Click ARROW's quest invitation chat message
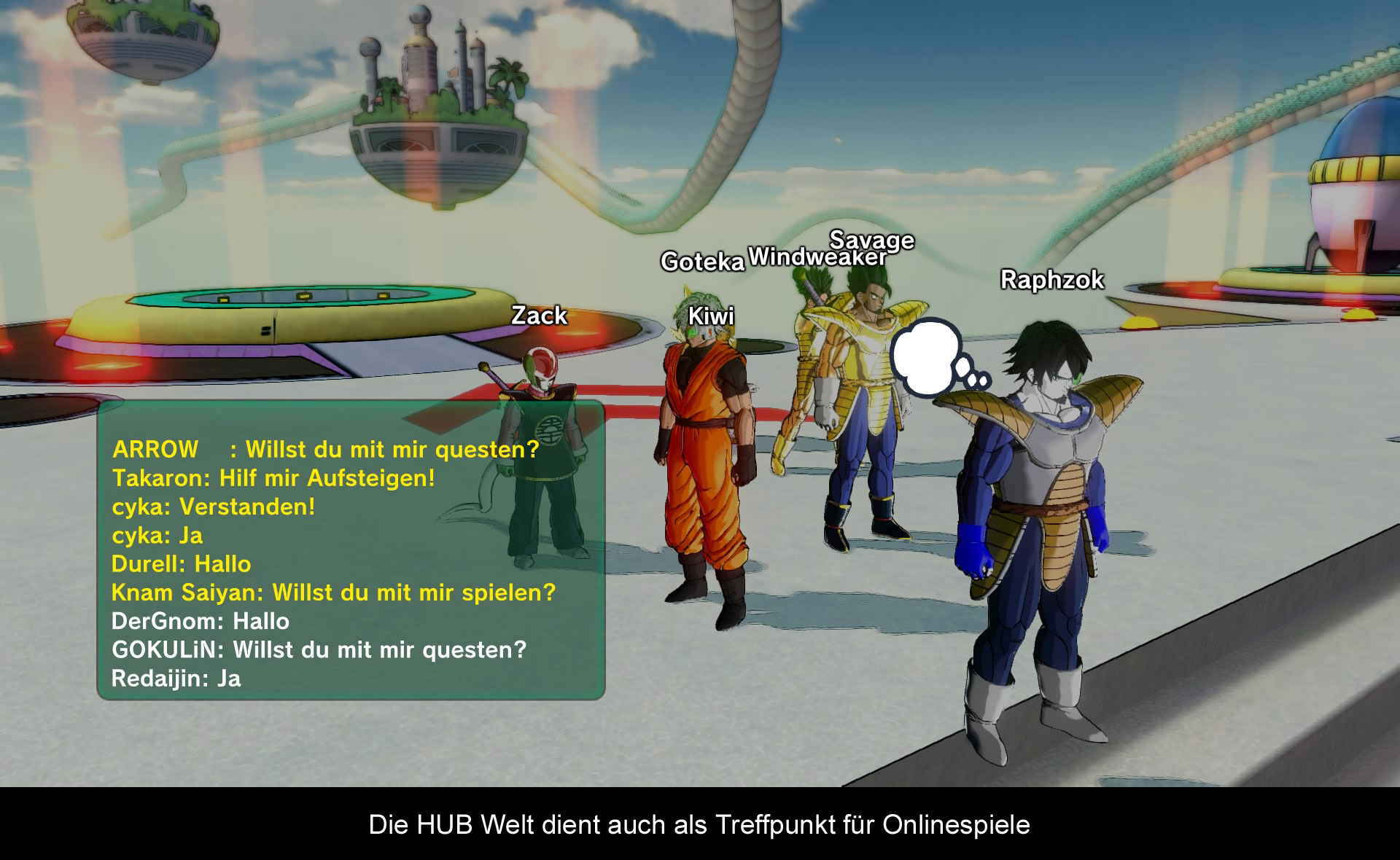Viewport: 1400px width, 860px height. (x=325, y=449)
